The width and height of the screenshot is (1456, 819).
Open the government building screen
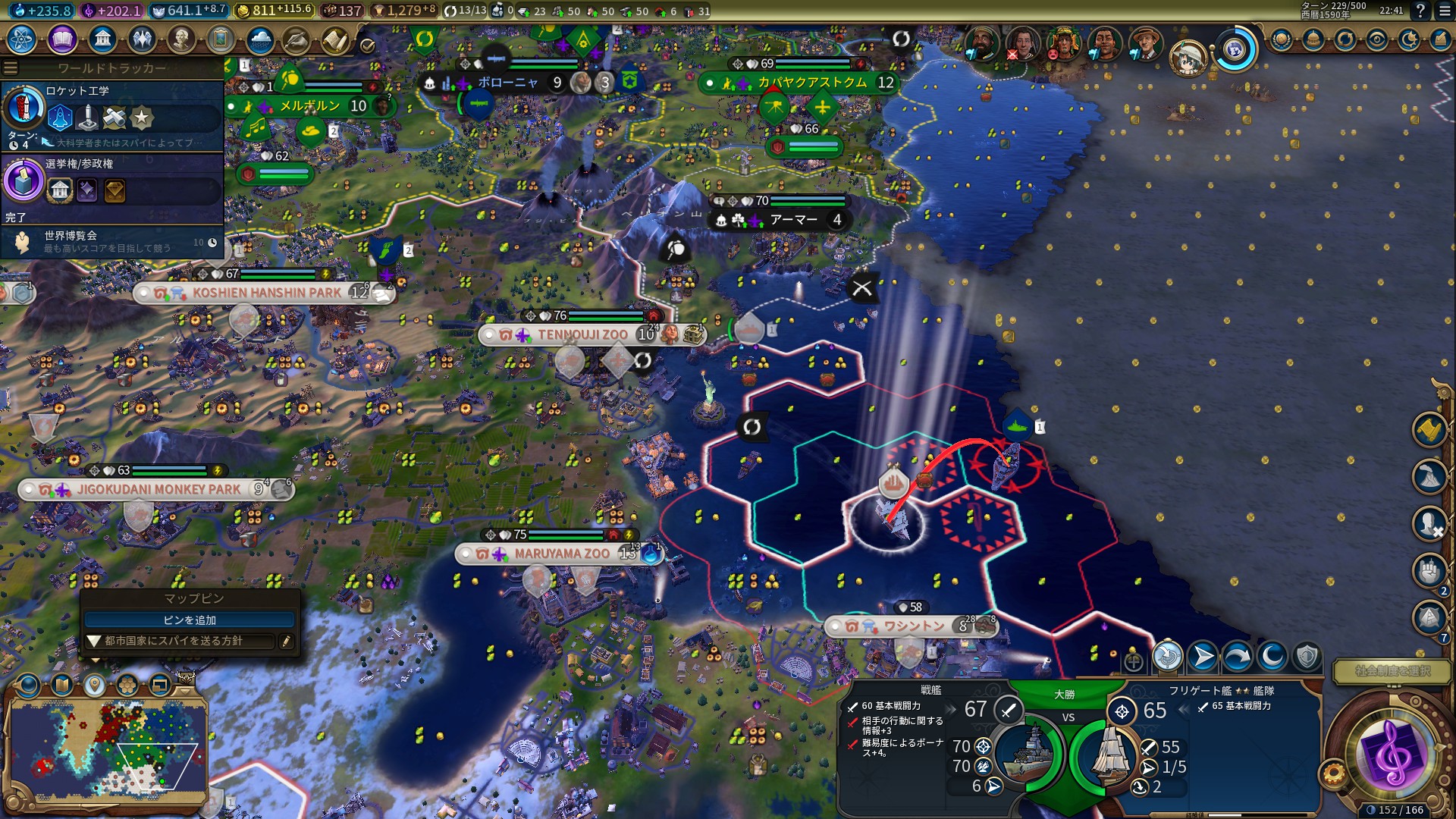pyautogui.click(x=102, y=39)
